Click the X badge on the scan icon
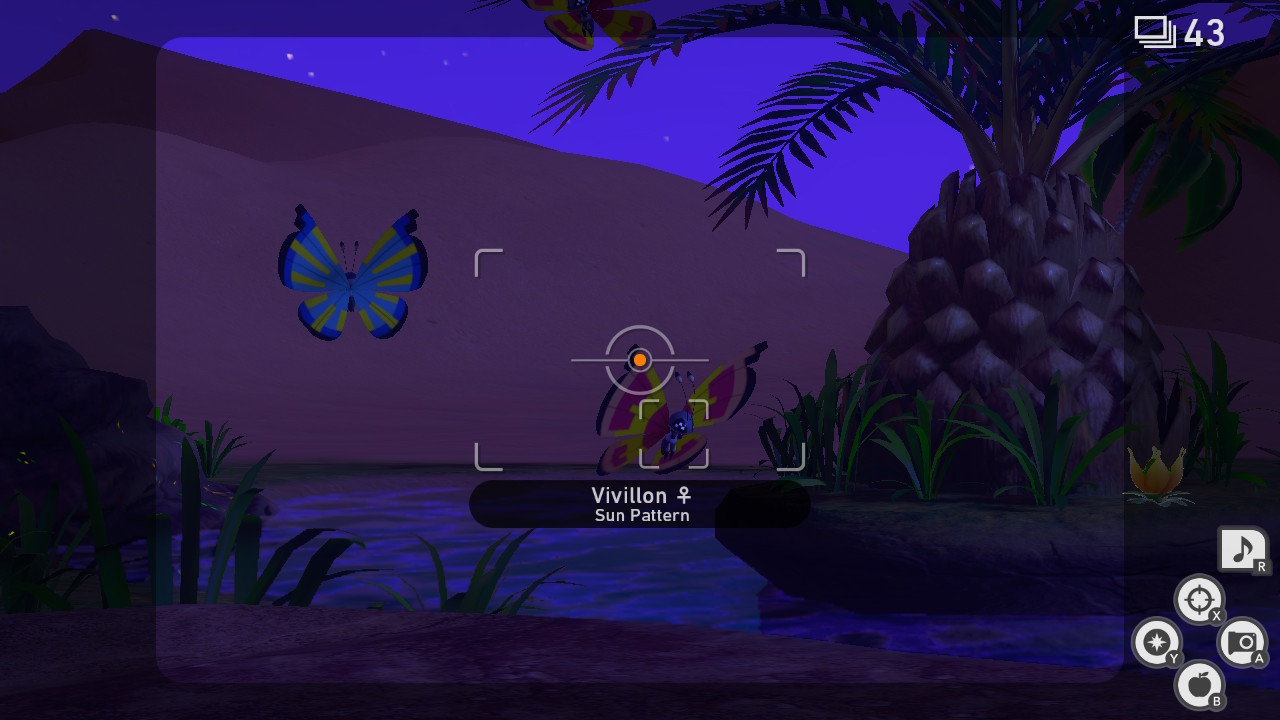Image resolution: width=1280 pixels, height=720 pixels. tap(1216, 614)
